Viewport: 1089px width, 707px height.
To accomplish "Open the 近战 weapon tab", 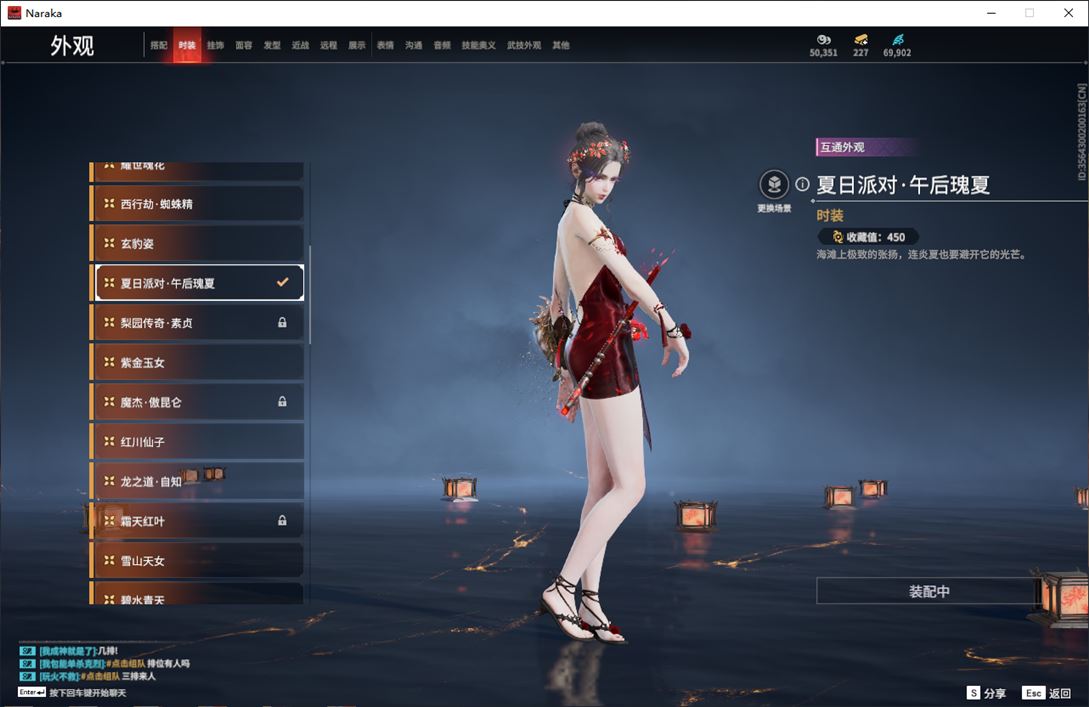I will click(300, 46).
